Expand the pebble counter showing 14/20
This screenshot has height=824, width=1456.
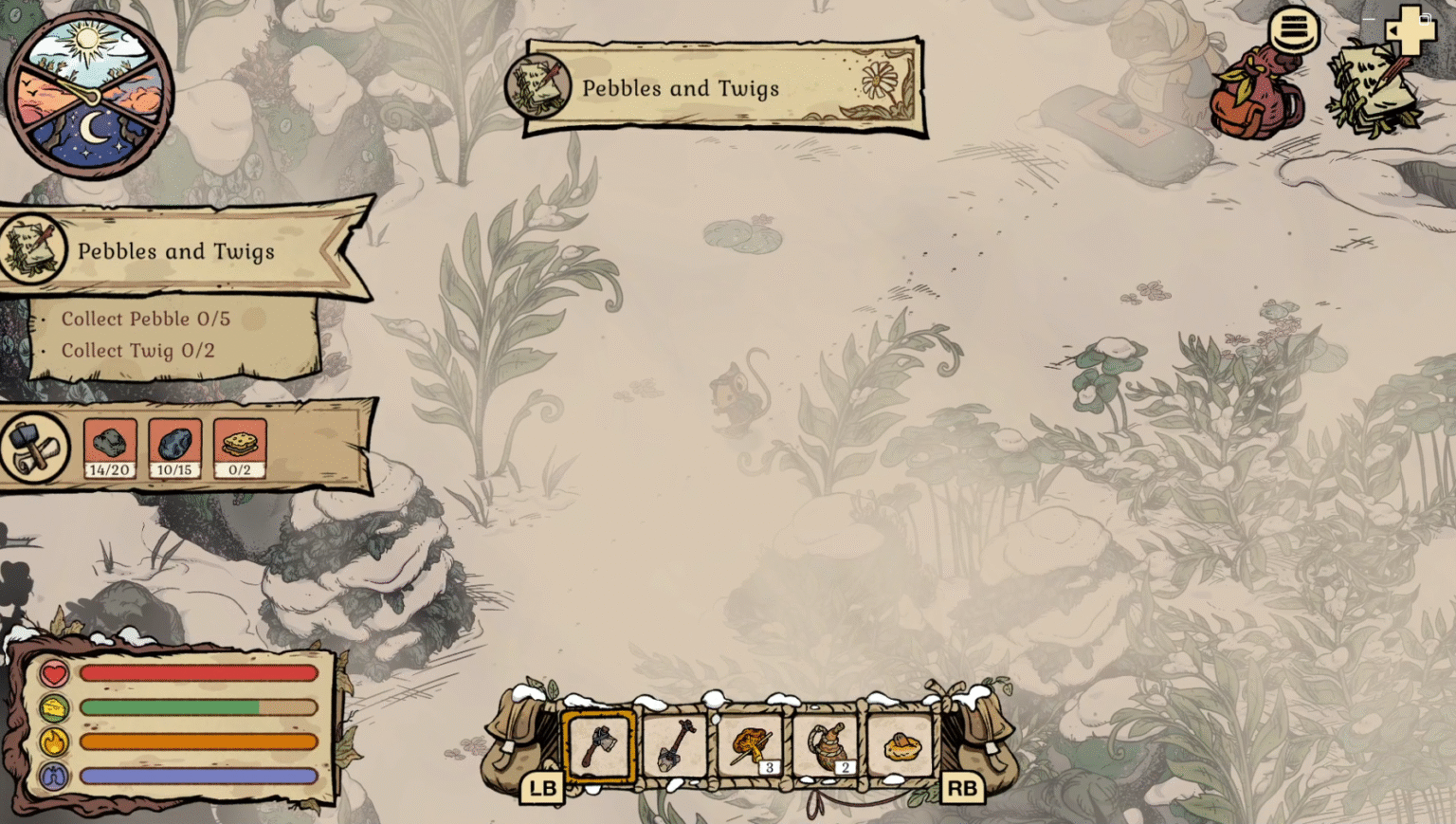click(x=108, y=448)
